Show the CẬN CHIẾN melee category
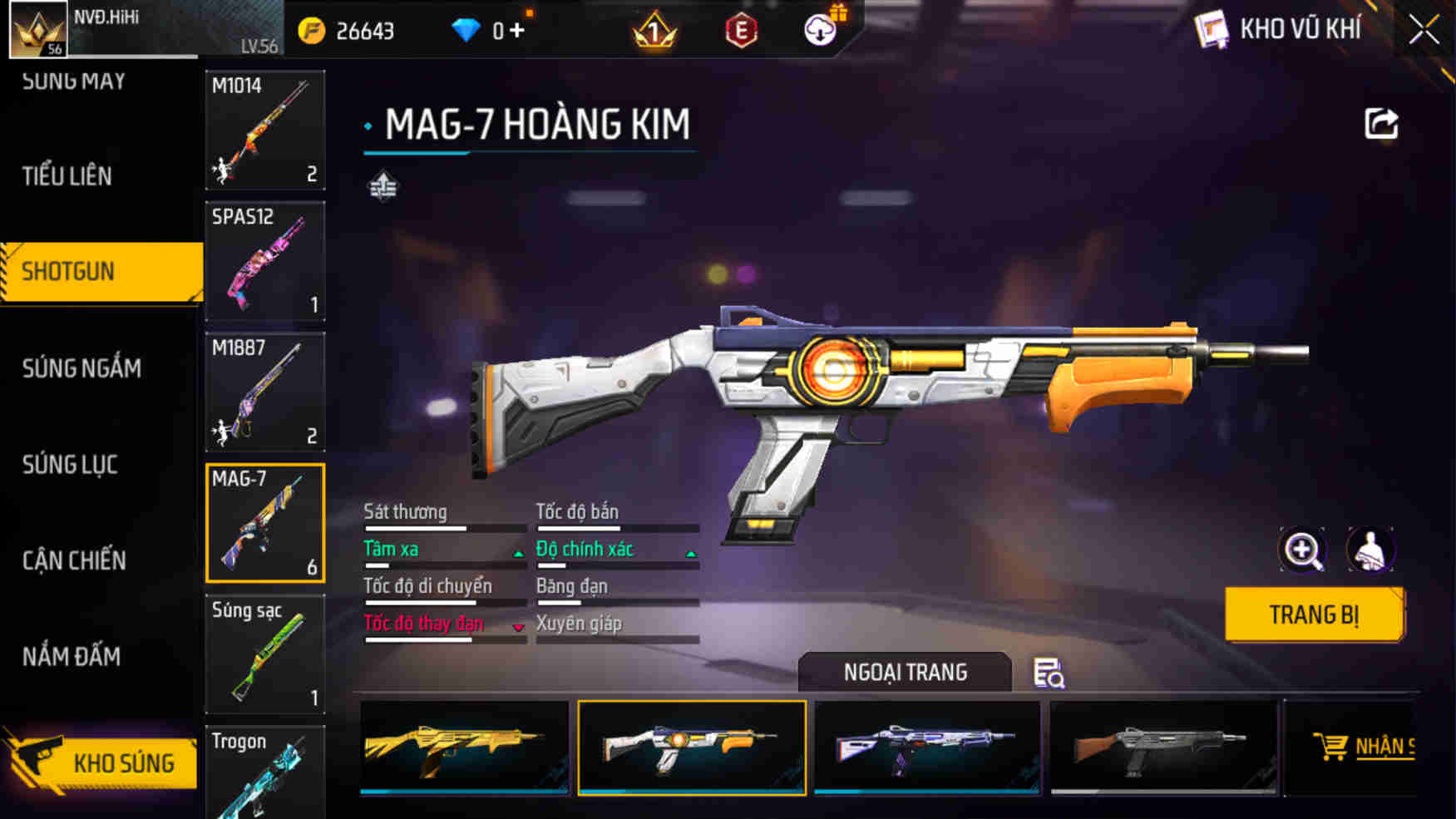 [74, 561]
